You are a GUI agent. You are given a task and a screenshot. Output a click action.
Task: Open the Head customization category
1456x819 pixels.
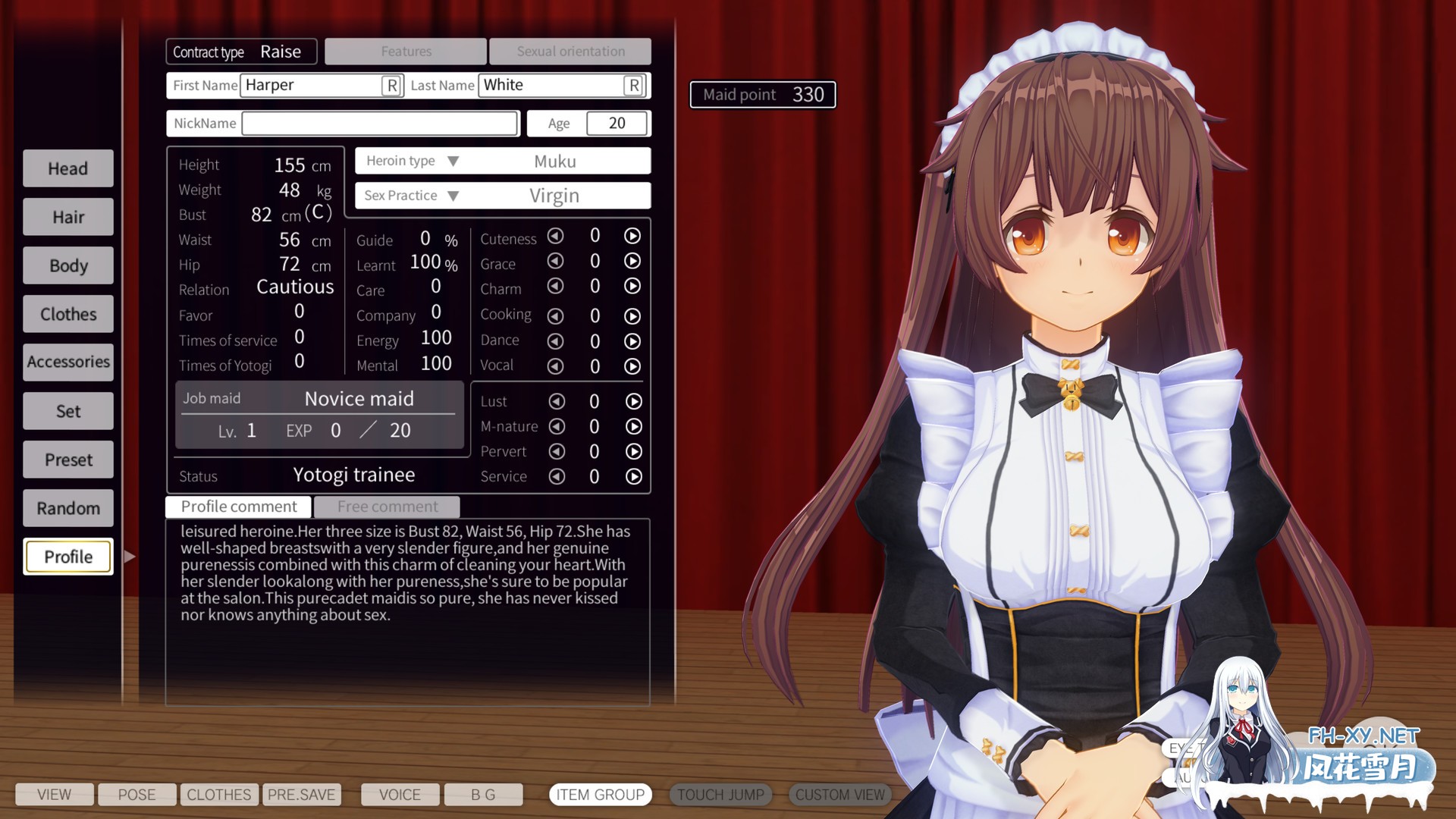pyautogui.click(x=68, y=168)
